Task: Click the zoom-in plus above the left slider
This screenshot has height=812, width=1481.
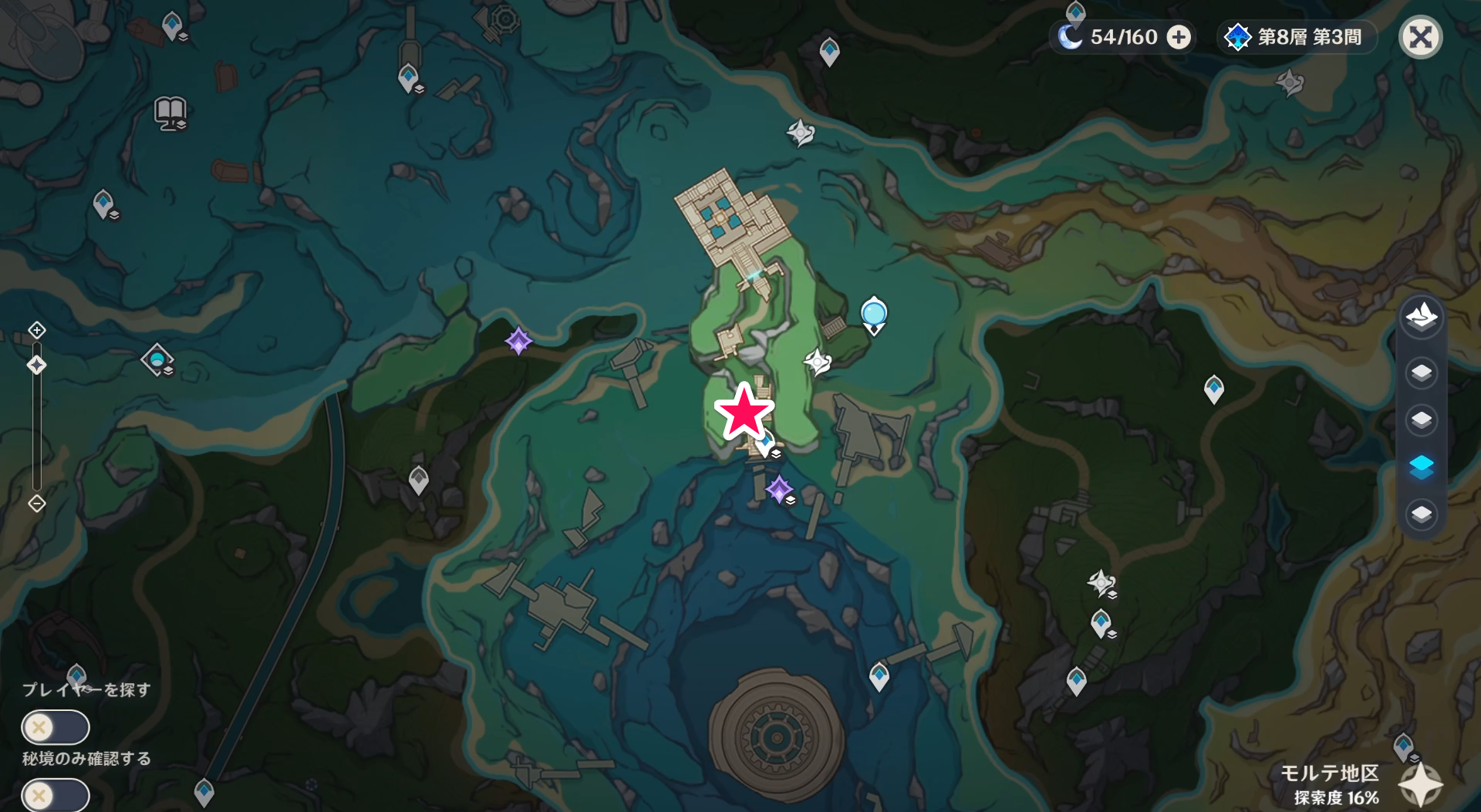Action: pos(36,329)
